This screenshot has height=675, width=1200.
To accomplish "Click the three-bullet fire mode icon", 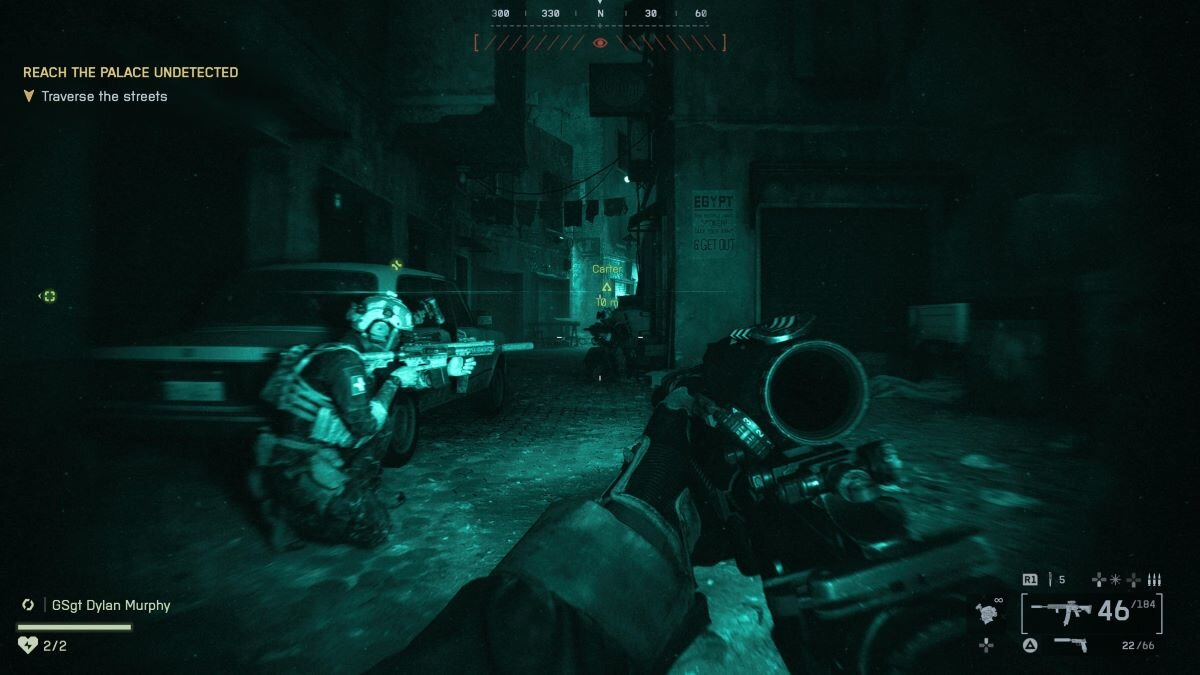I will tap(1154, 580).
